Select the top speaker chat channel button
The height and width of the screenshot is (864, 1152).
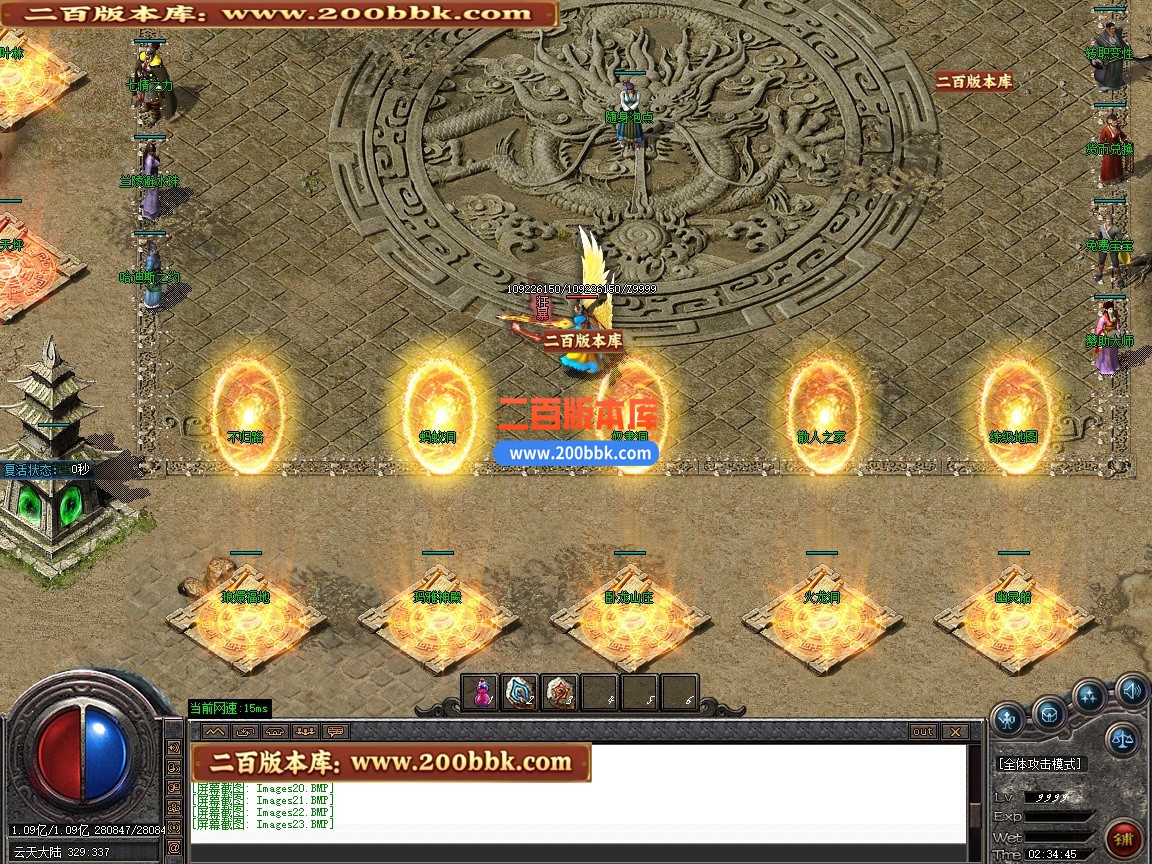174,748
